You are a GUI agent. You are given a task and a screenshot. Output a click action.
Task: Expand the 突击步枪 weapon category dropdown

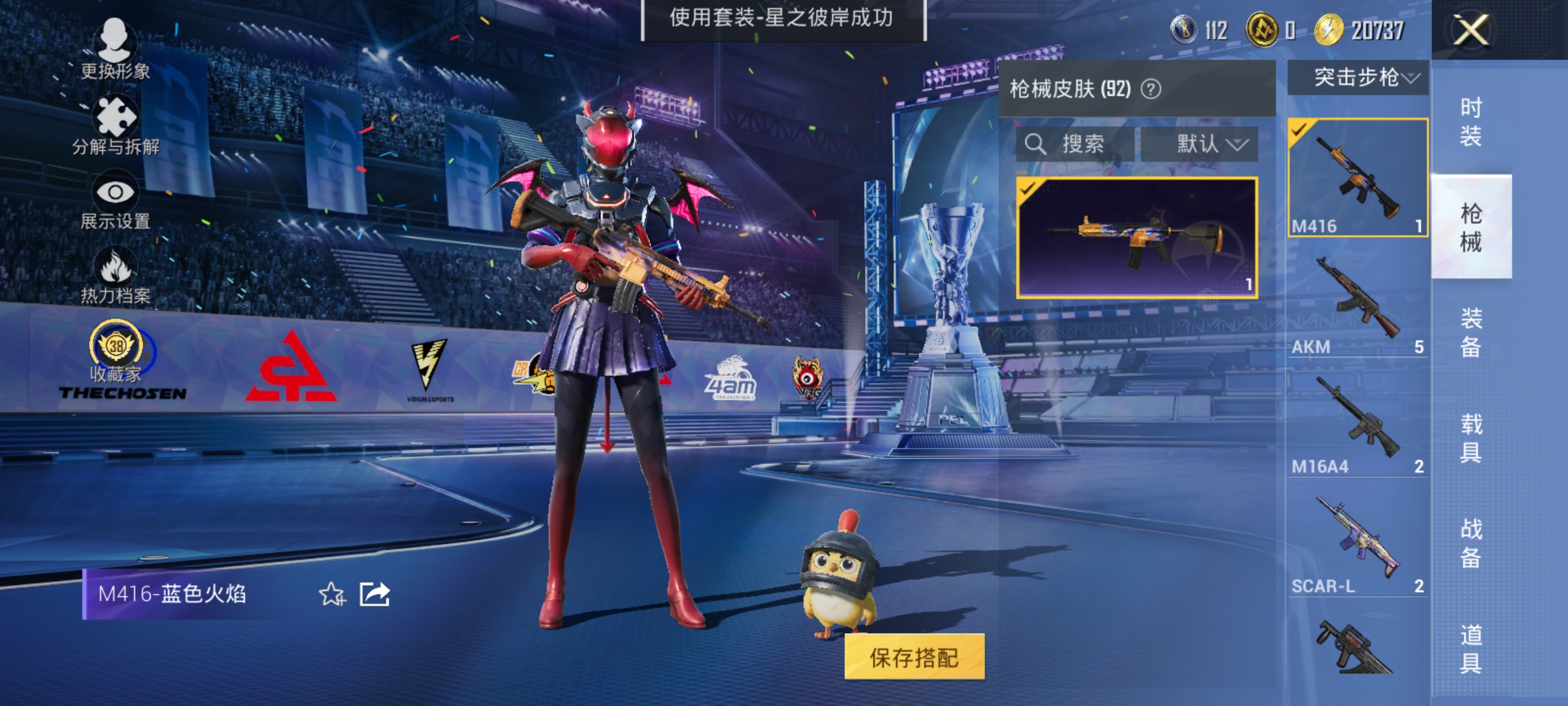(x=1356, y=78)
